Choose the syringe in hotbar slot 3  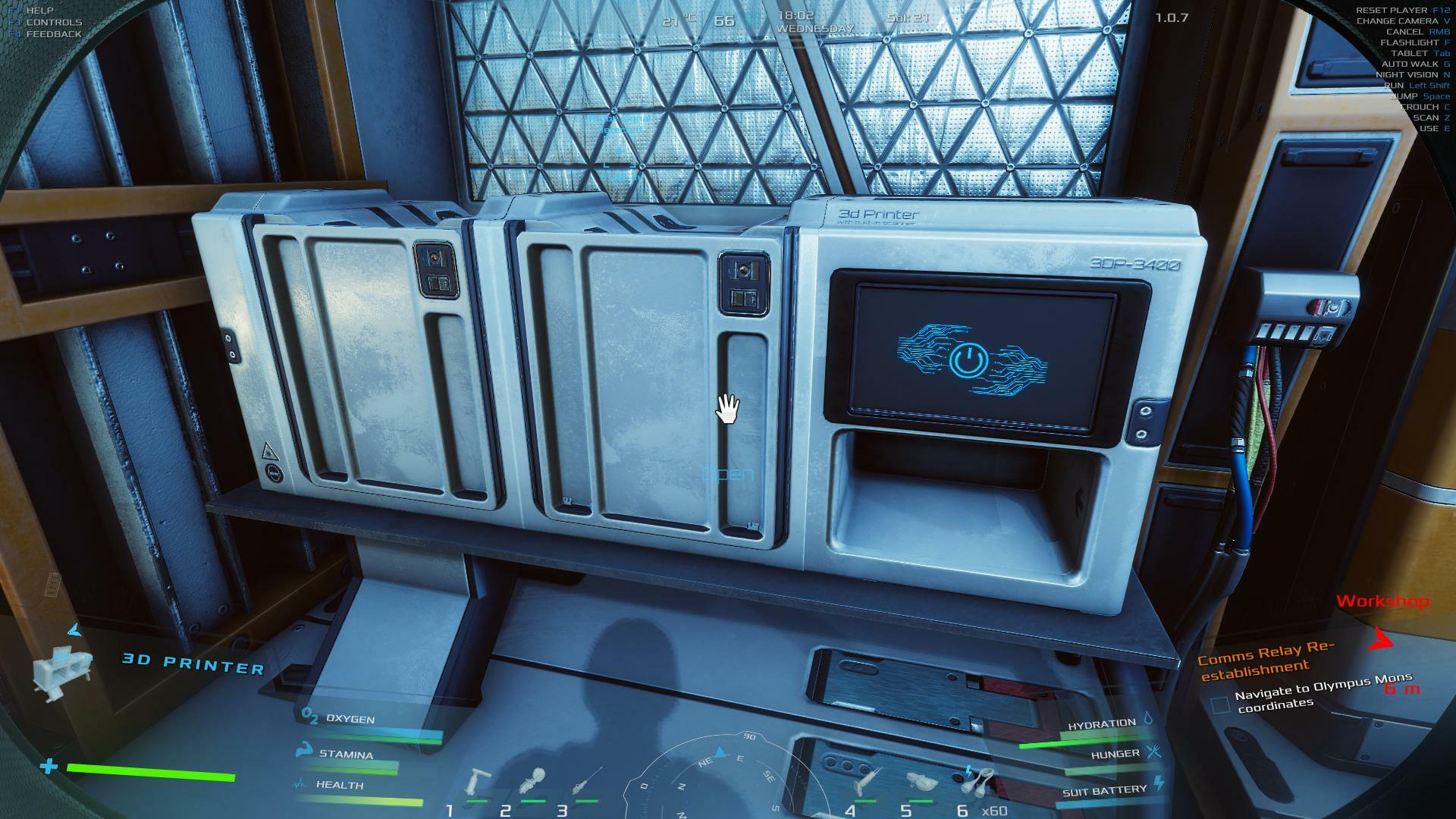coord(588,781)
